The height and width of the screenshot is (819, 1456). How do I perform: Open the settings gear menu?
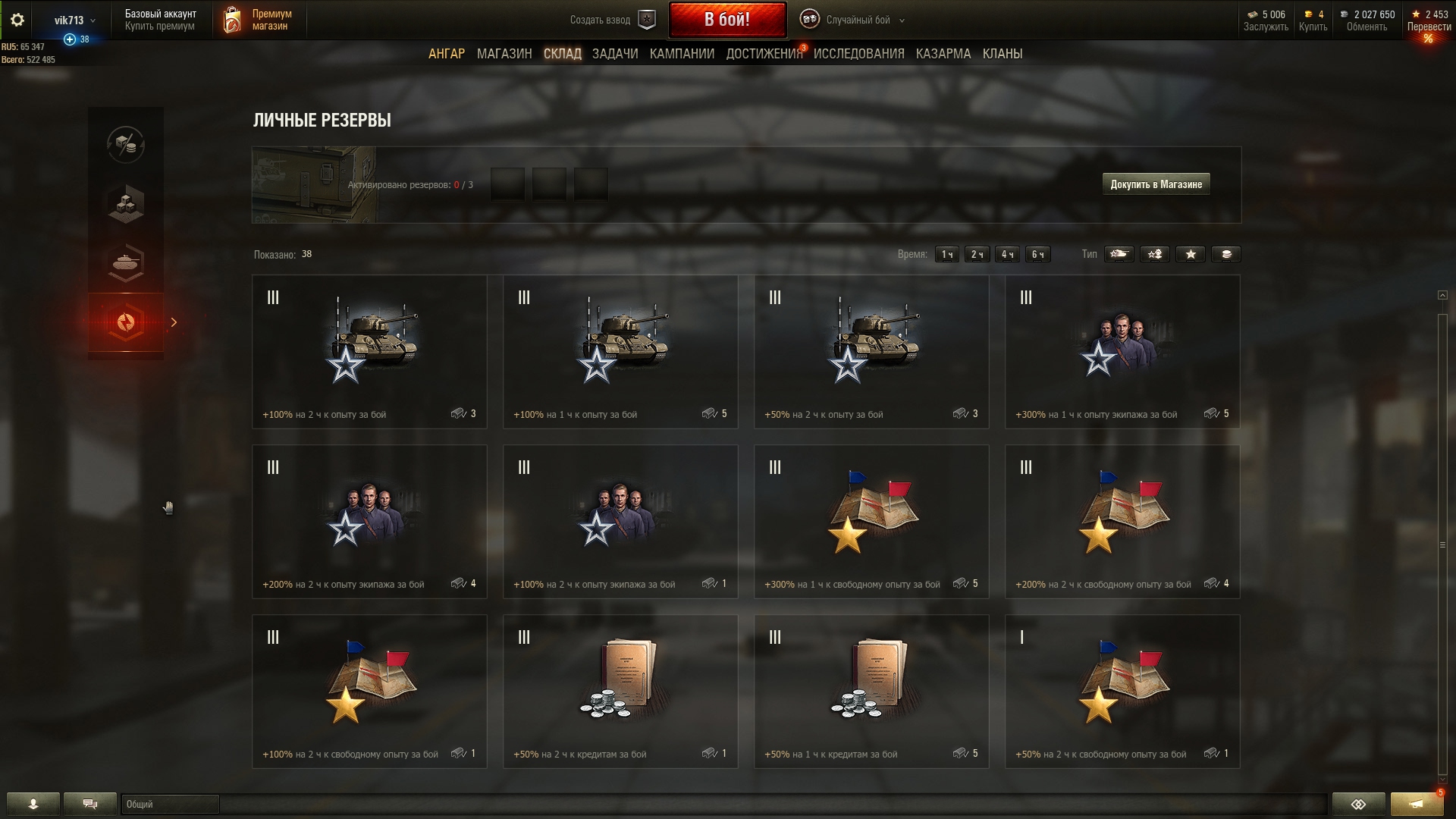click(x=17, y=20)
